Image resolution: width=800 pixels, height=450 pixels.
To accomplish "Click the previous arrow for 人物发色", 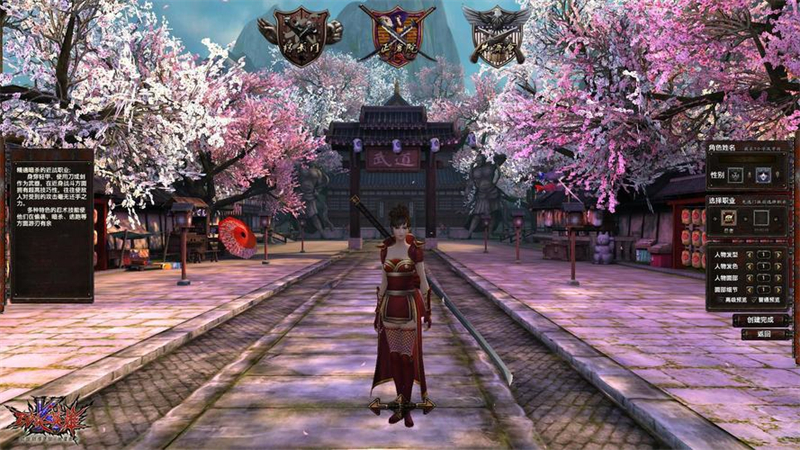I will point(749,268).
